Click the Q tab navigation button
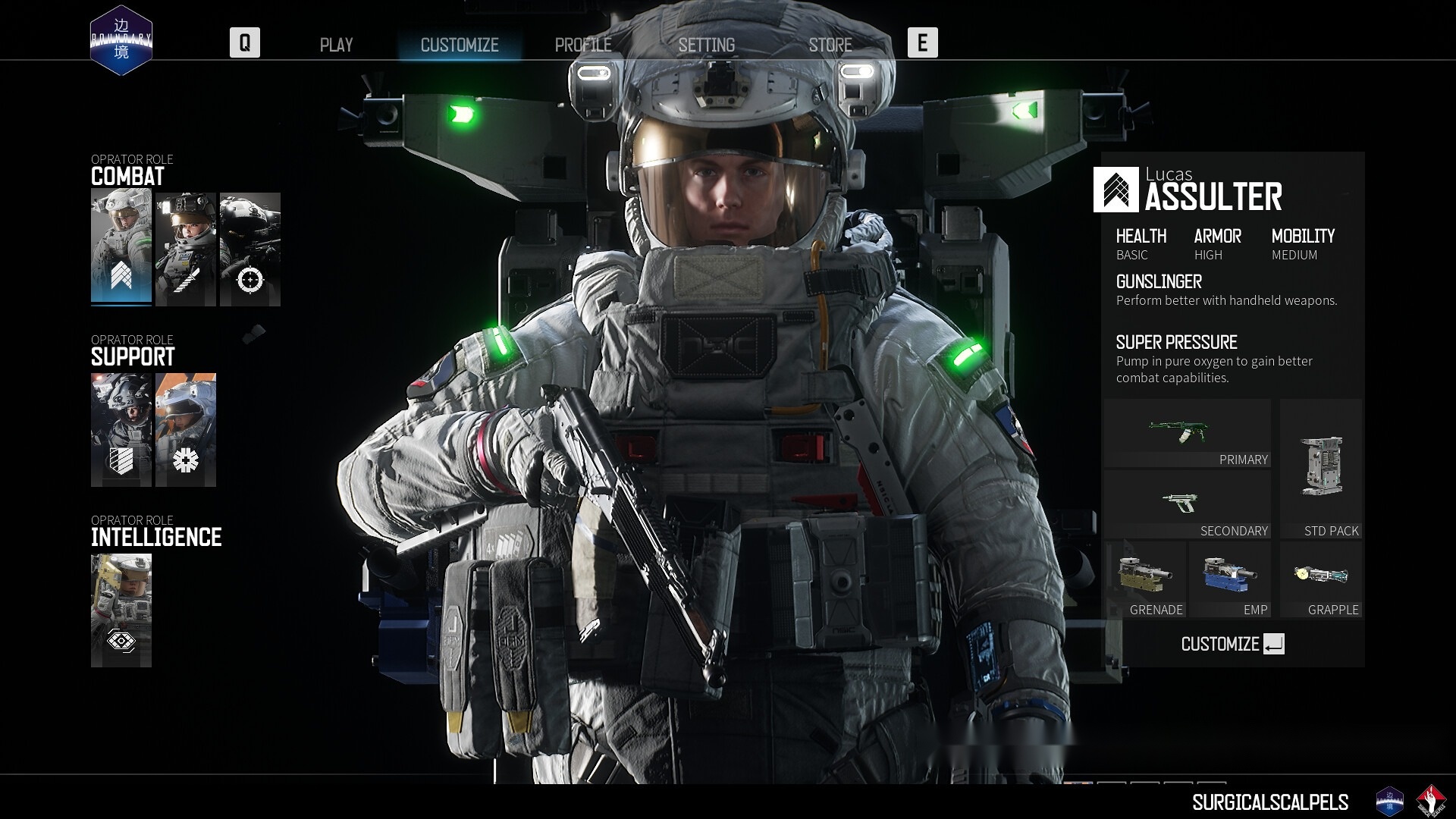This screenshot has height=819, width=1456. click(244, 43)
